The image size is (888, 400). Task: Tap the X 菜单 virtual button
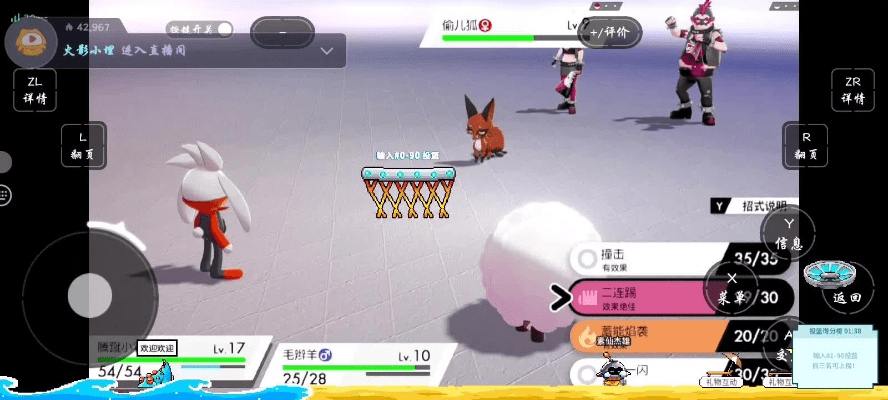coord(732,288)
